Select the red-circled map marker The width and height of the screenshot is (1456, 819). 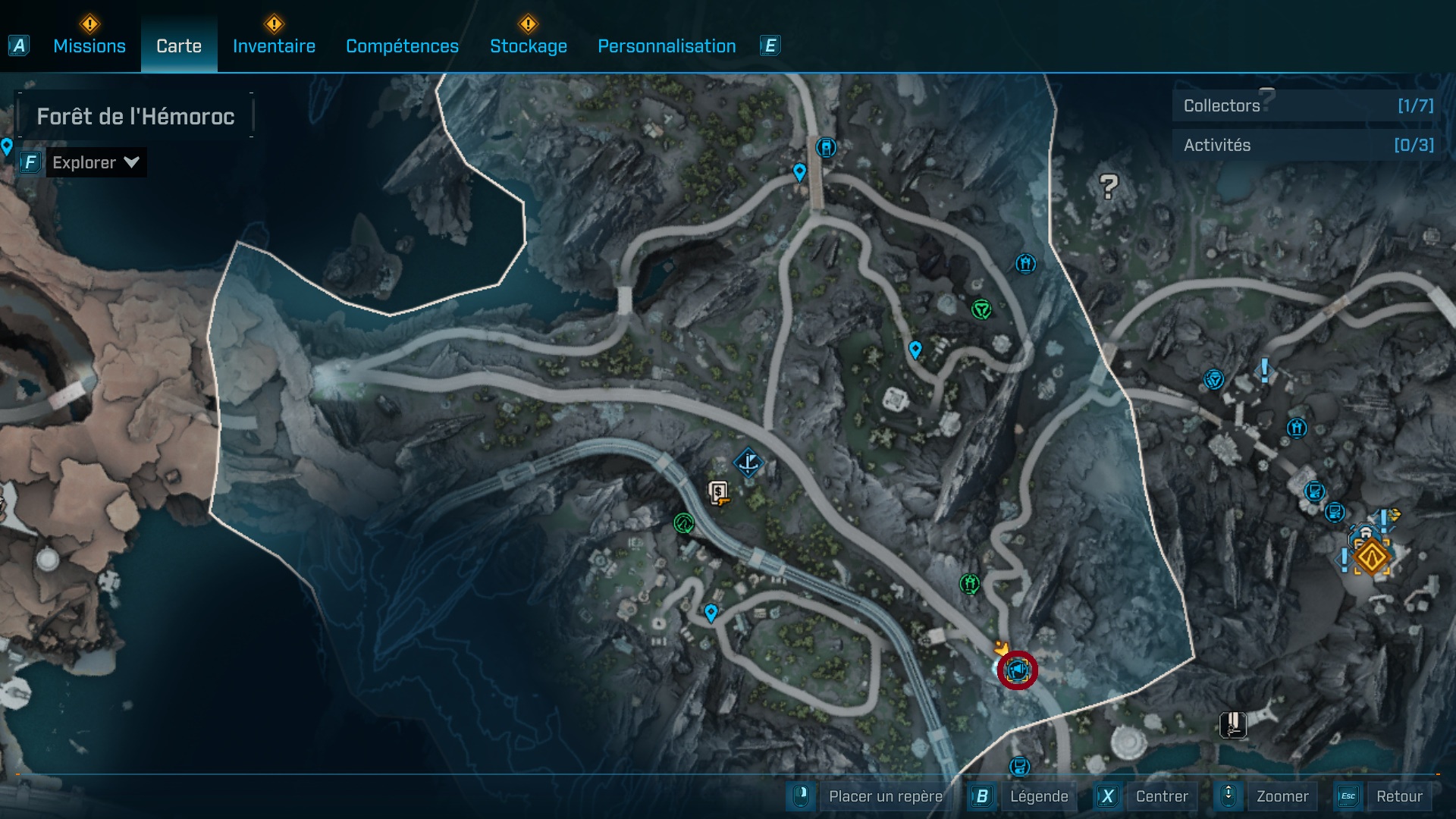[x=1017, y=670]
